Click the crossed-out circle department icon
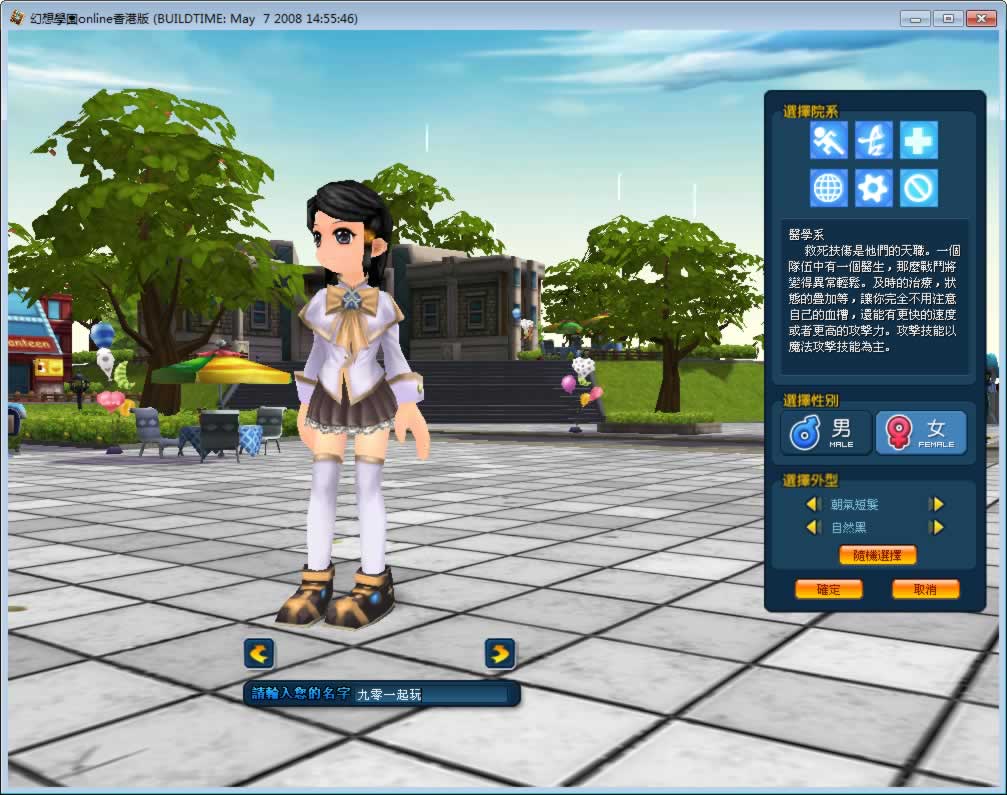The width and height of the screenshot is (1007, 795). [918, 187]
